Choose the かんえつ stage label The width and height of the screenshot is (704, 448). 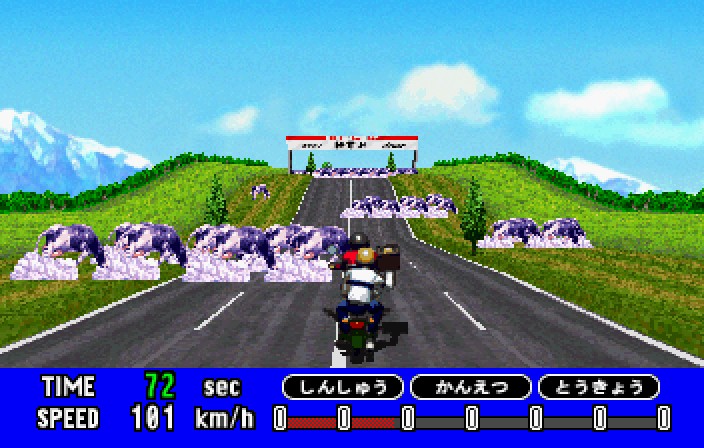click(x=470, y=387)
